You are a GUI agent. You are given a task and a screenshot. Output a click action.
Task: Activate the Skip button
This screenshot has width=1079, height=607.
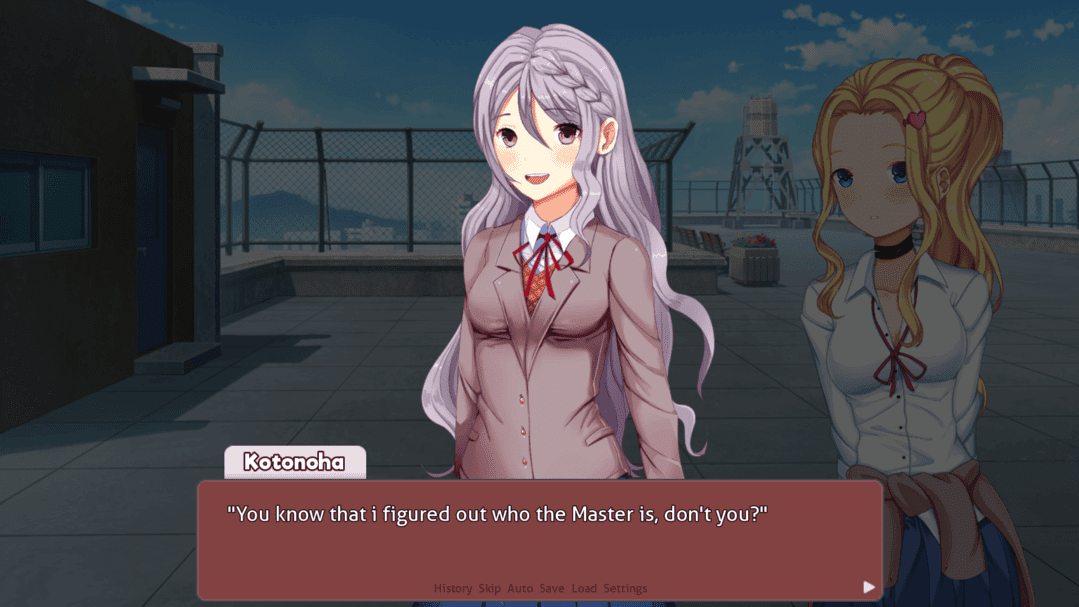[489, 589]
